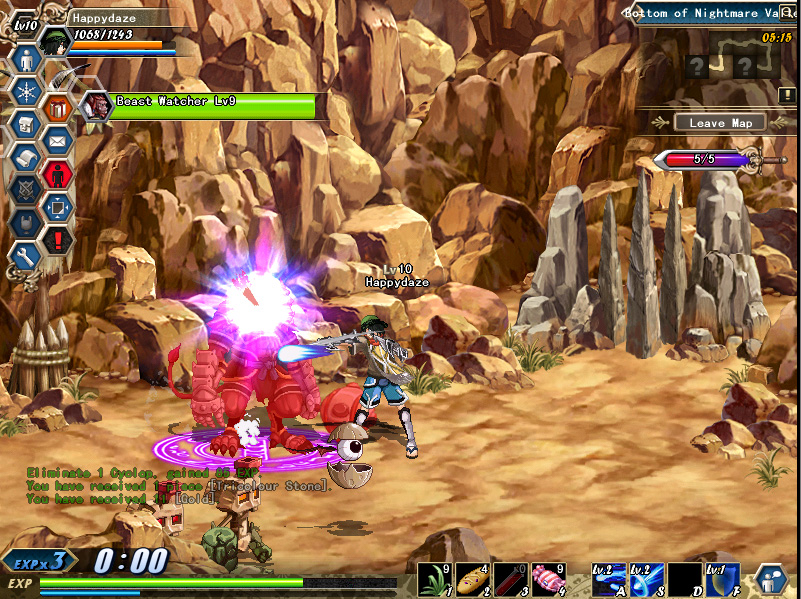Viewport: 801px width, 599px height.
Task: Click the red person hexagon icon
Action: (x=58, y=174)
